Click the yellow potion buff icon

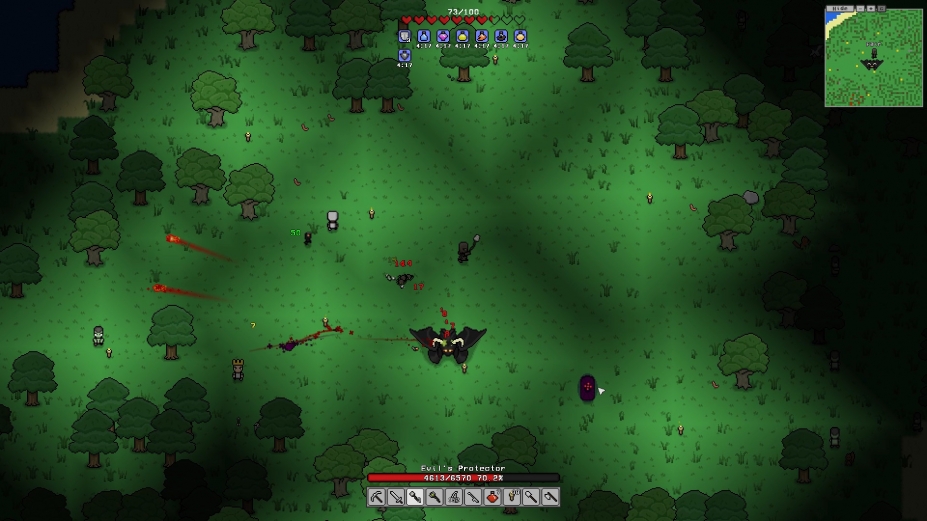point(462,36)
